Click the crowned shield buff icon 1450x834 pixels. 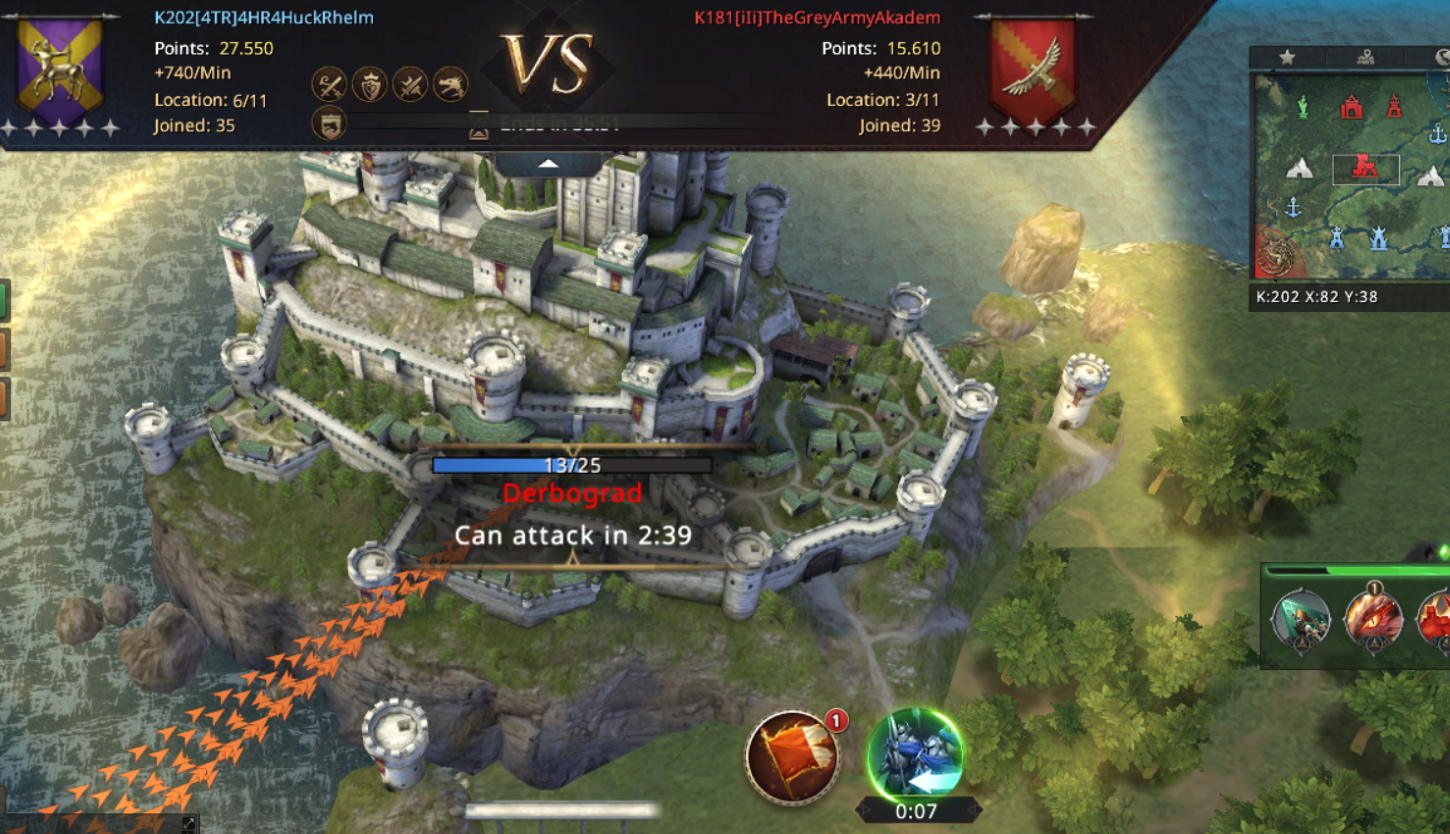pos(369,85)
